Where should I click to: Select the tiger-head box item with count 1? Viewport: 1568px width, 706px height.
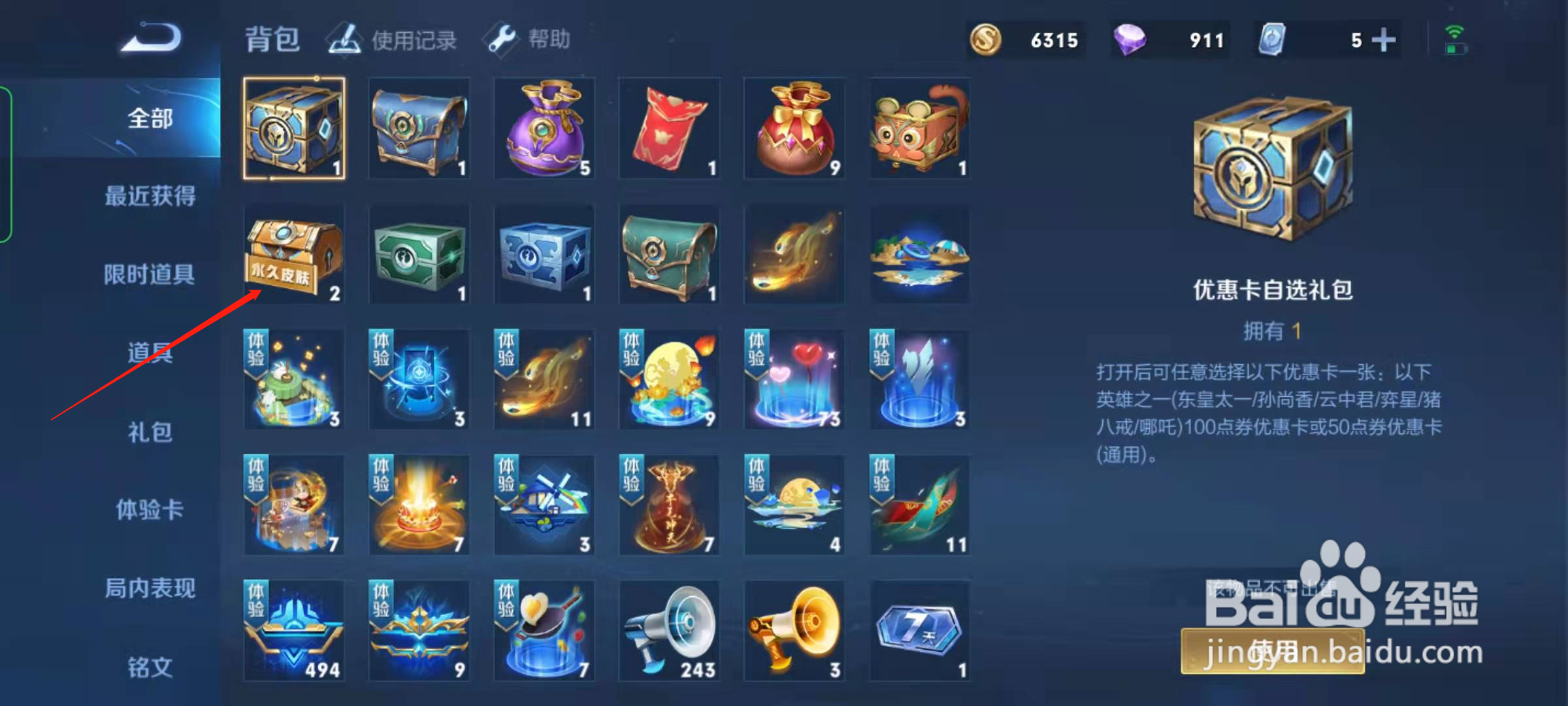[920, 127]
